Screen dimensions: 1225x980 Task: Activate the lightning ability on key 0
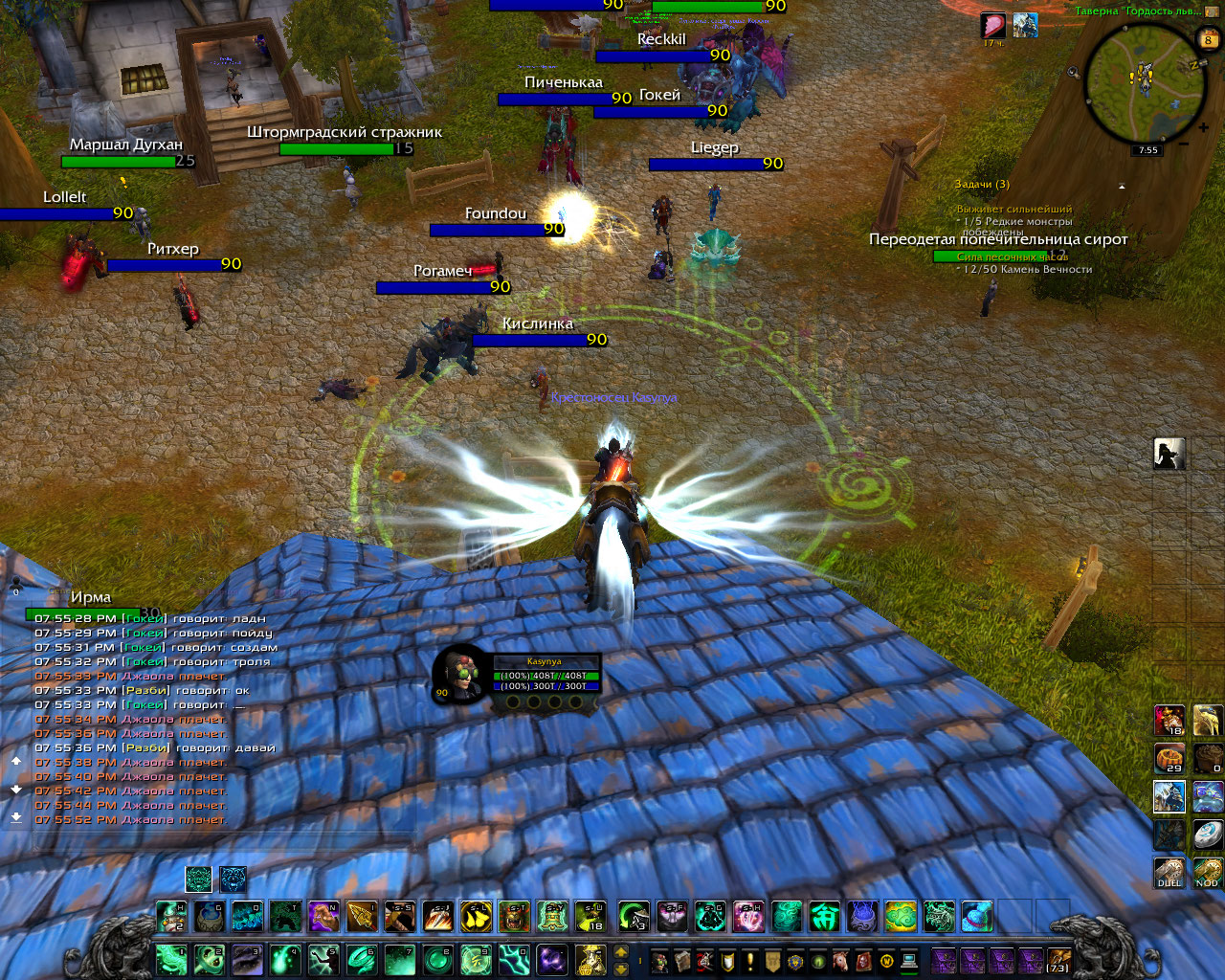(x=514, y=959)
